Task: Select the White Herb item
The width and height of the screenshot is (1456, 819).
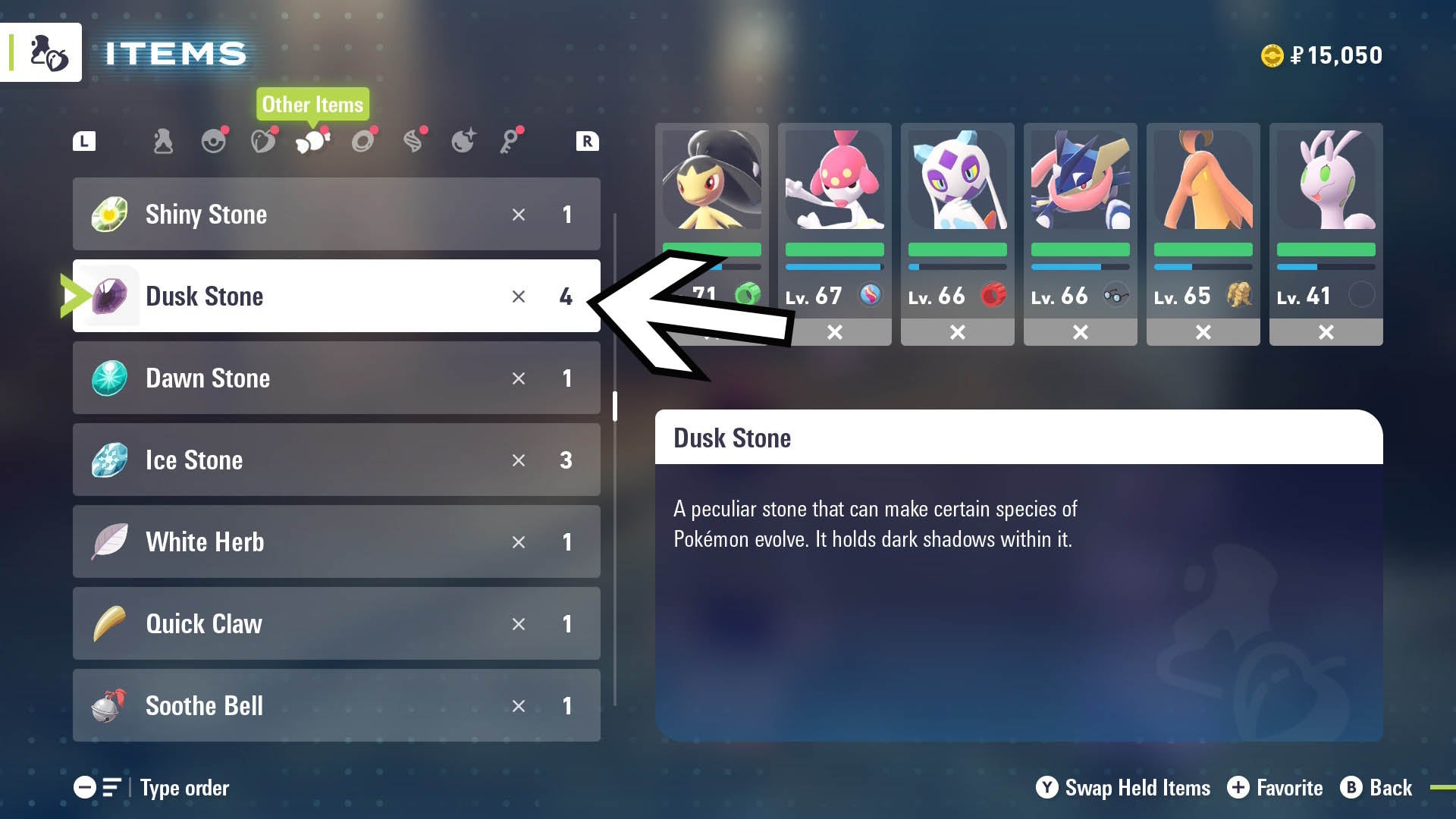Action: click(x=336, y=541)
